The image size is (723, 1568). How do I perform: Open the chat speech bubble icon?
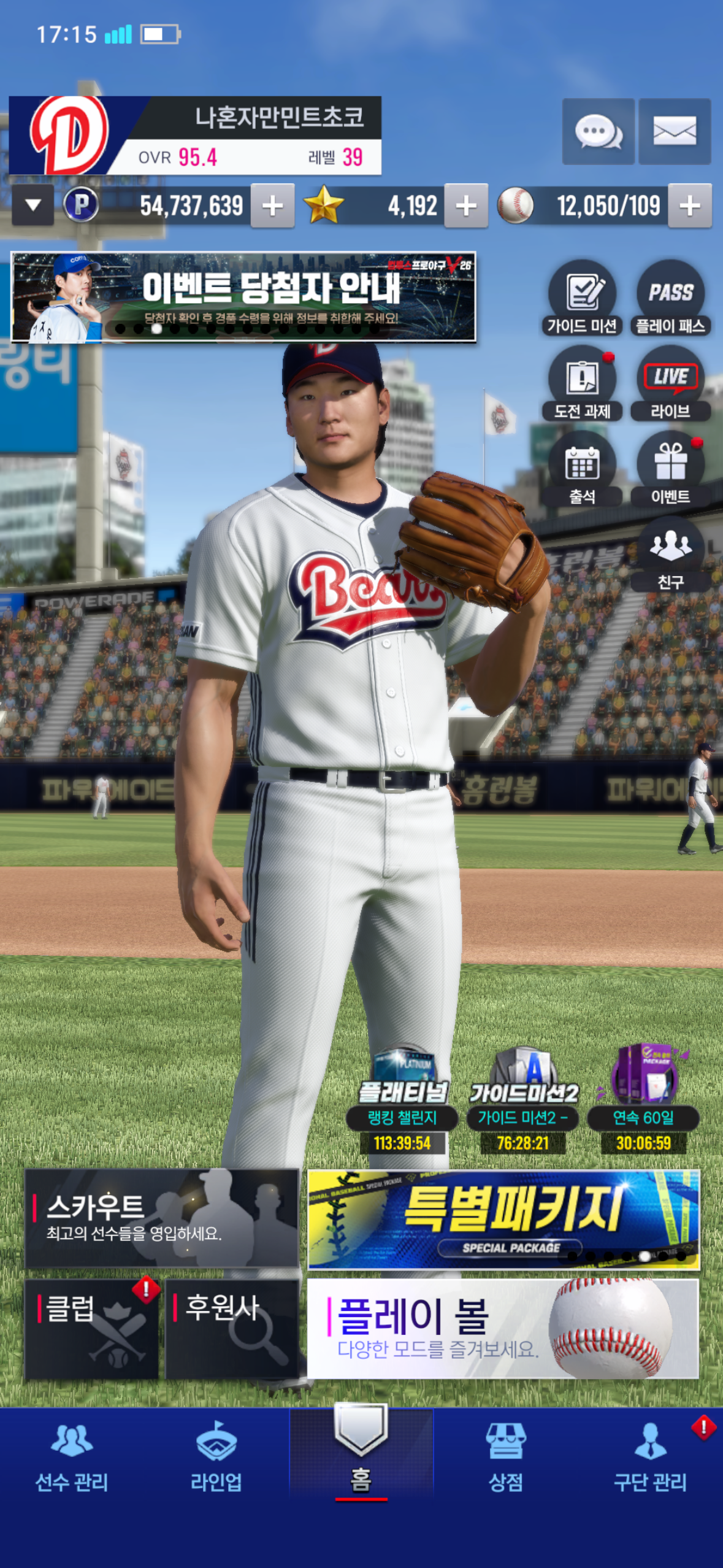[598, 131]
